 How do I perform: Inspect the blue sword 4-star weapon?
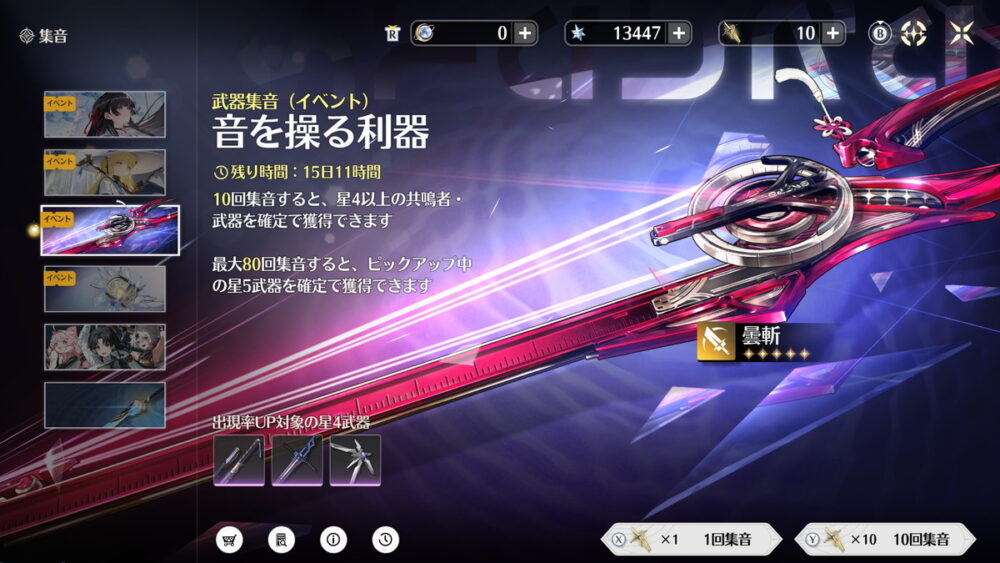point(297,460)
